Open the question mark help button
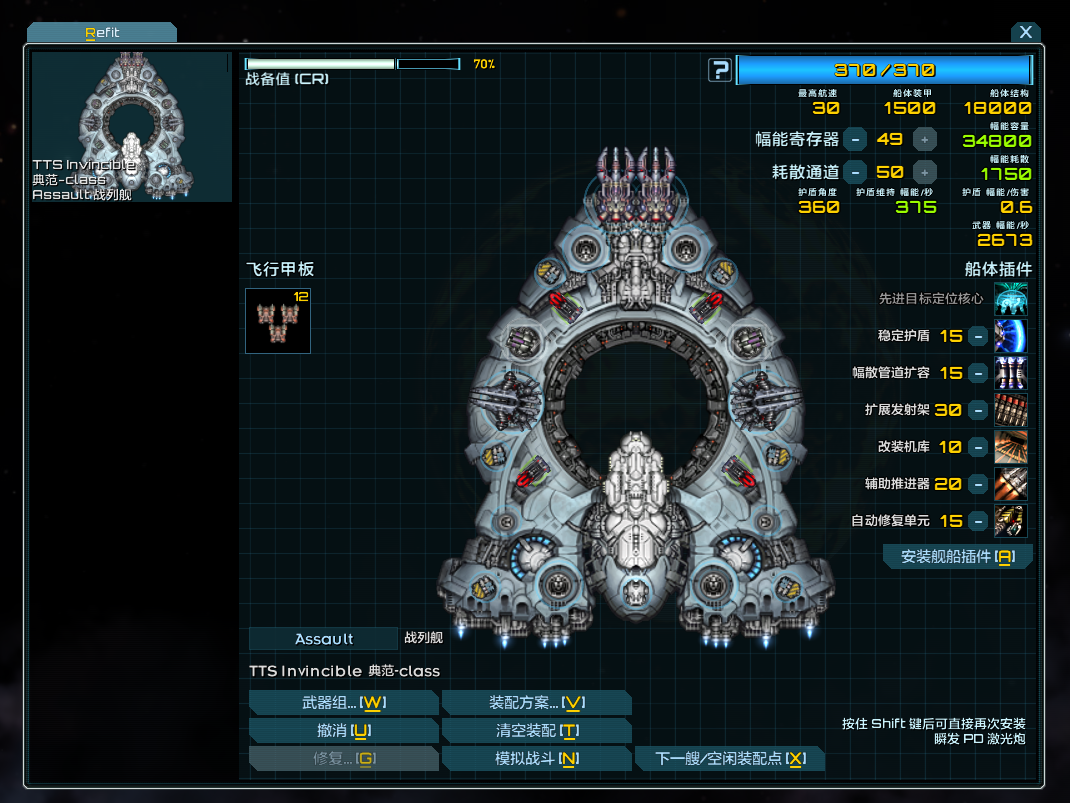1070x803 pixels. 720,70
